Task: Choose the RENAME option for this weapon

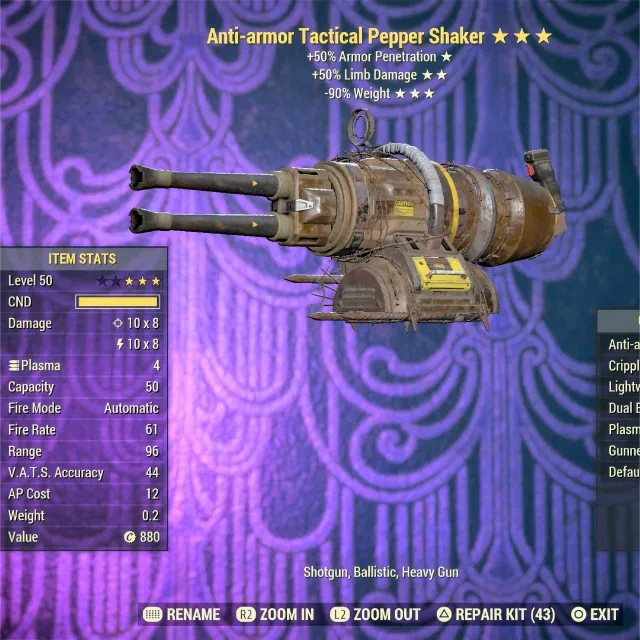Action: point(182,614)
